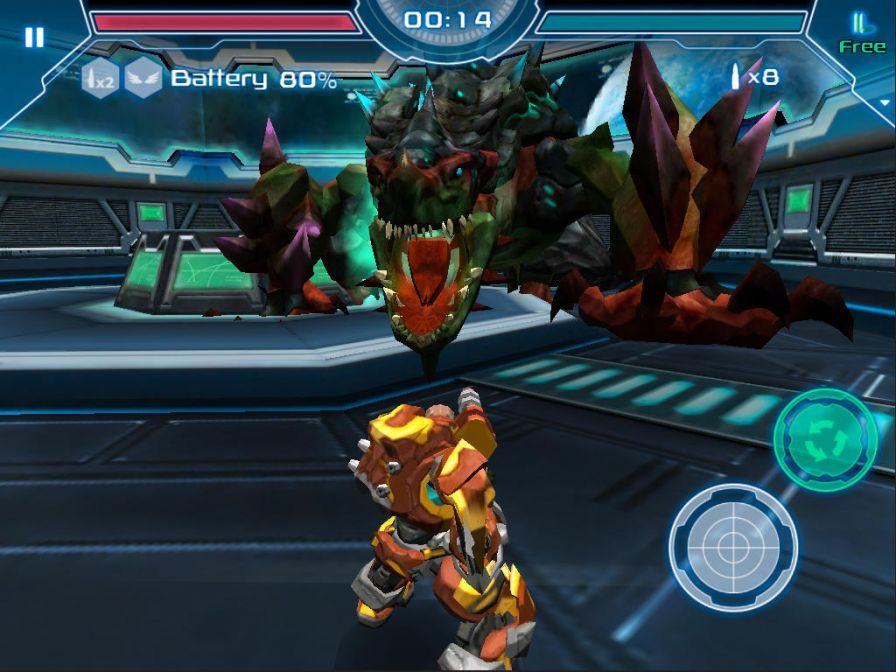896x672 pixels.
Task: Tap the crosshair fire button
Action: click(x=733, y=547)
